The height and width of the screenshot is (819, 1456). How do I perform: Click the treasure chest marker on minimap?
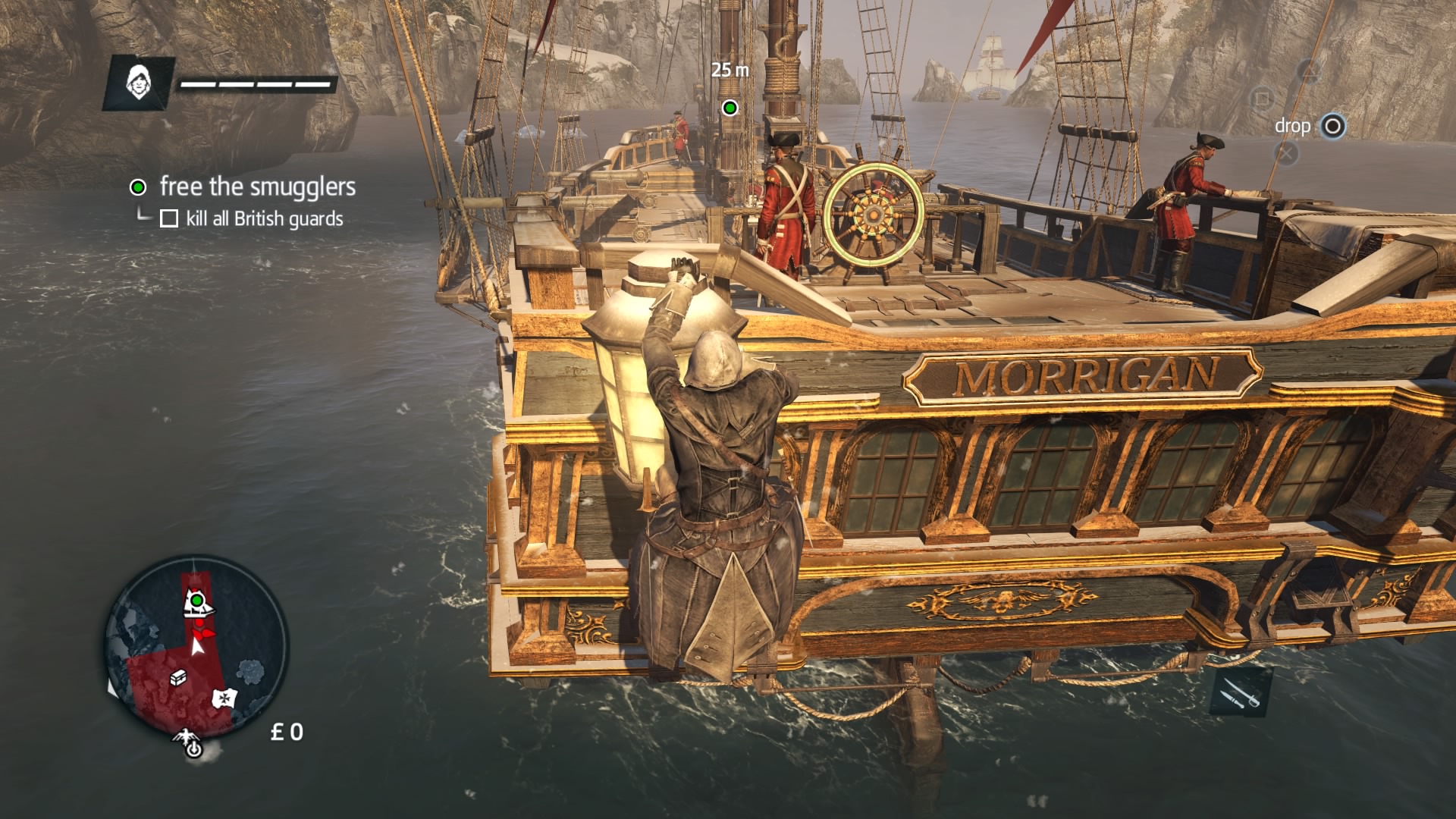[178, 678]
